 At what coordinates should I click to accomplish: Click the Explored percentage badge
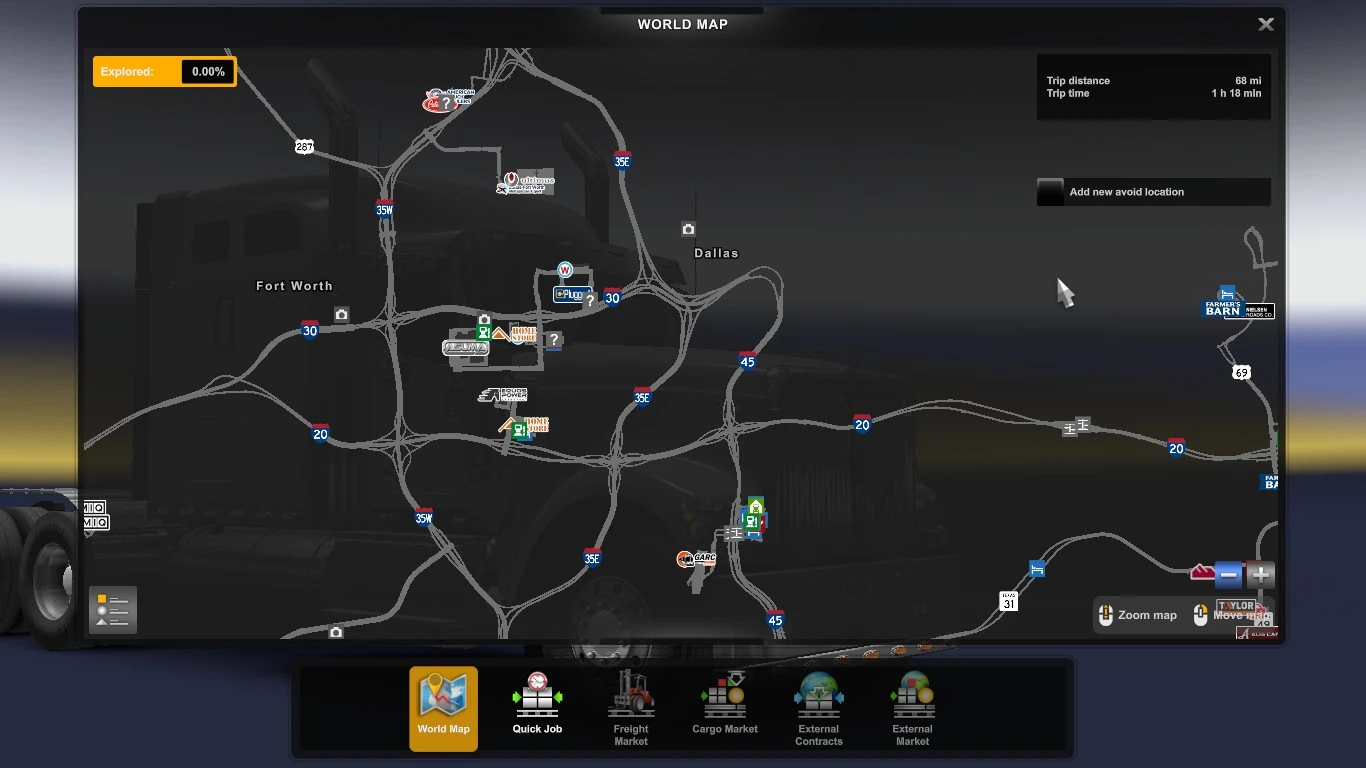click(x=164, y=71)
